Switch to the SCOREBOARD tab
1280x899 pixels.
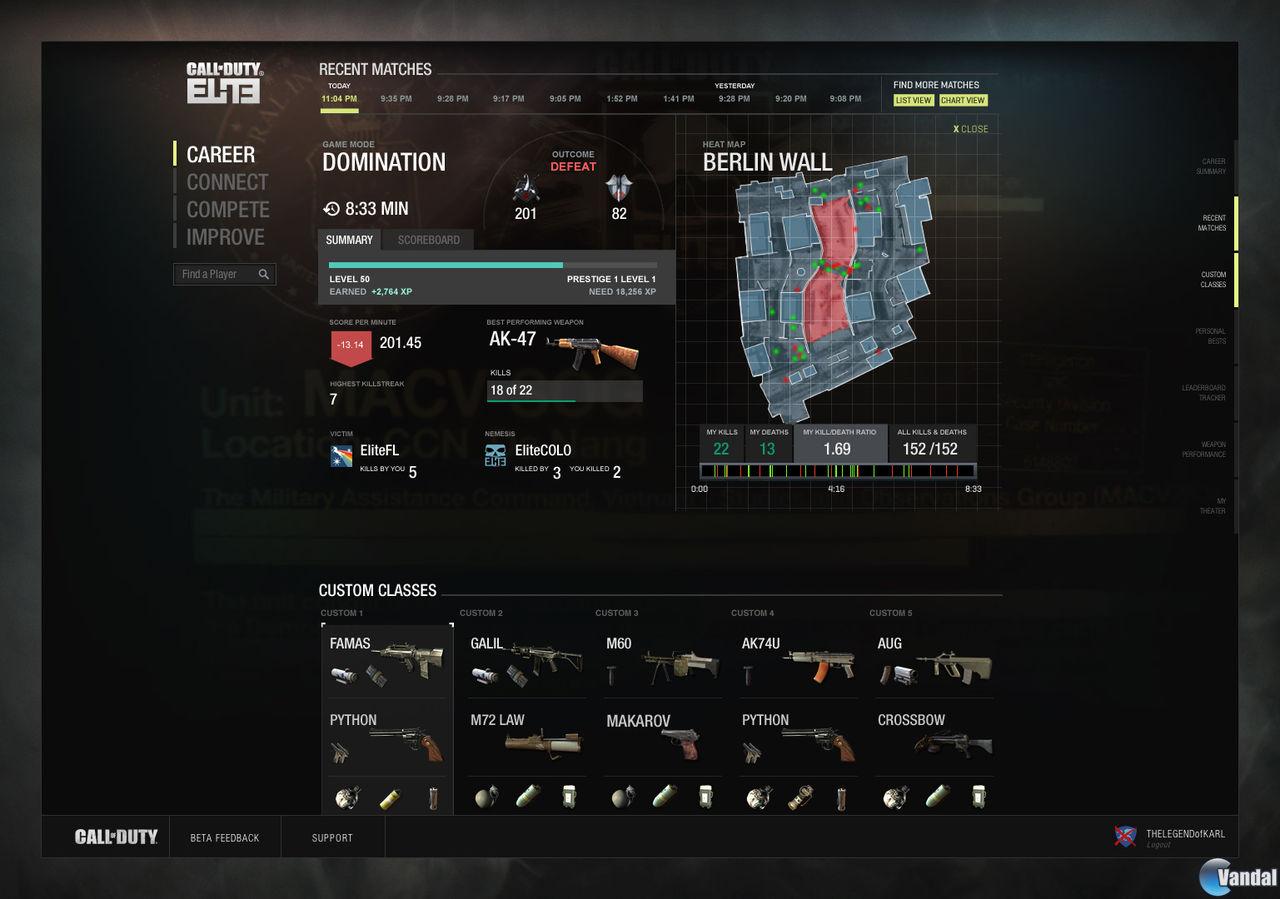(428, 240)
